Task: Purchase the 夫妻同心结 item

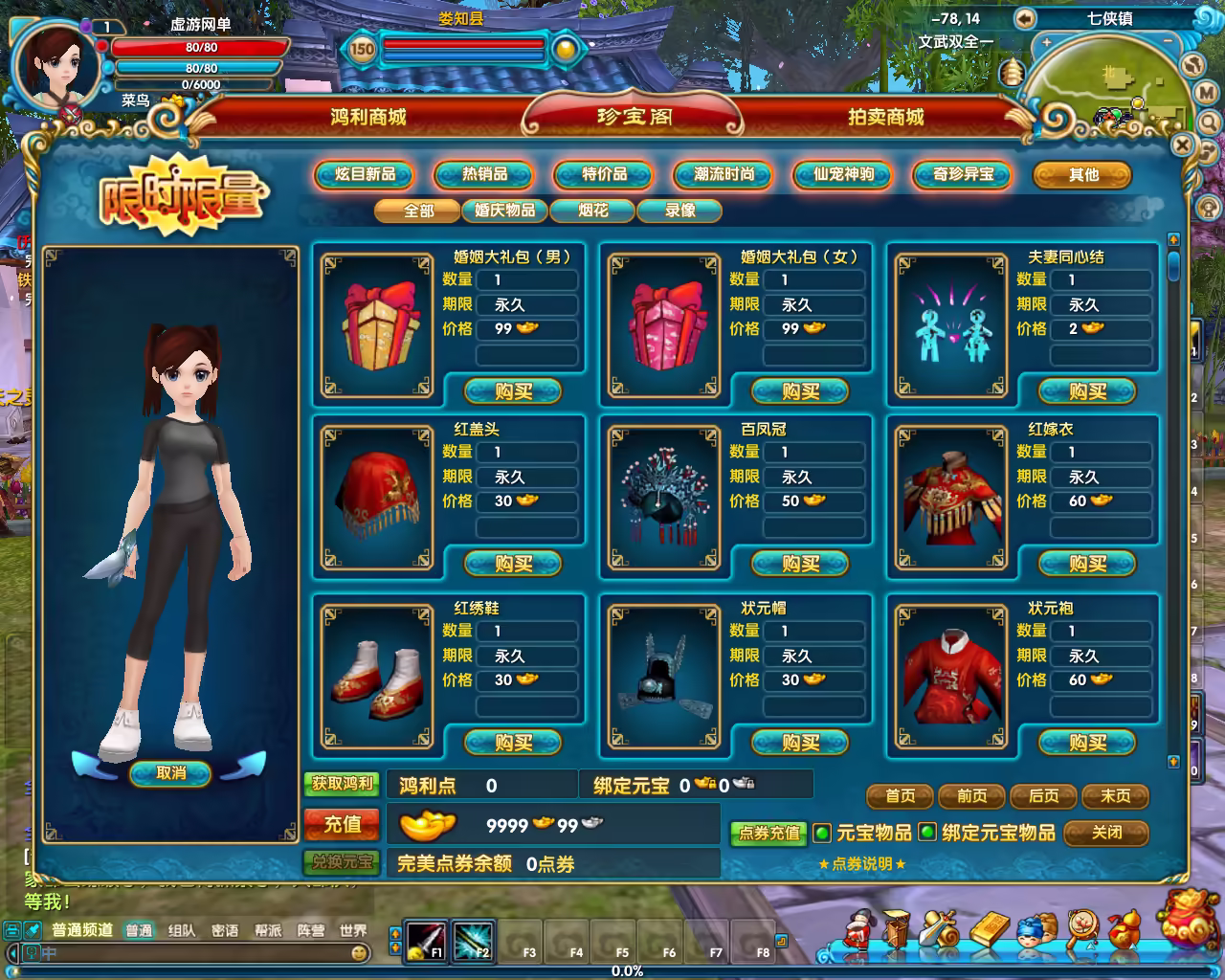Action: click(x=1087, y=391)
